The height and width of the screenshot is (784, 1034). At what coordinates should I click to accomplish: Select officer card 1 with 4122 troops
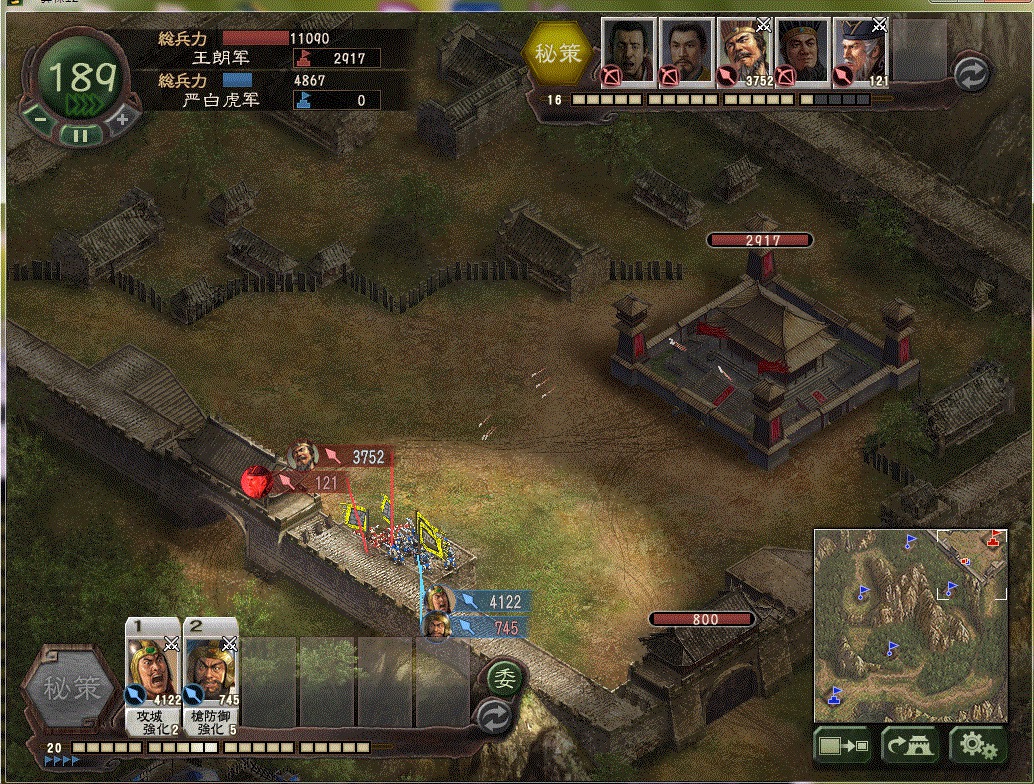pyautogui.click(x=152, y=676)
